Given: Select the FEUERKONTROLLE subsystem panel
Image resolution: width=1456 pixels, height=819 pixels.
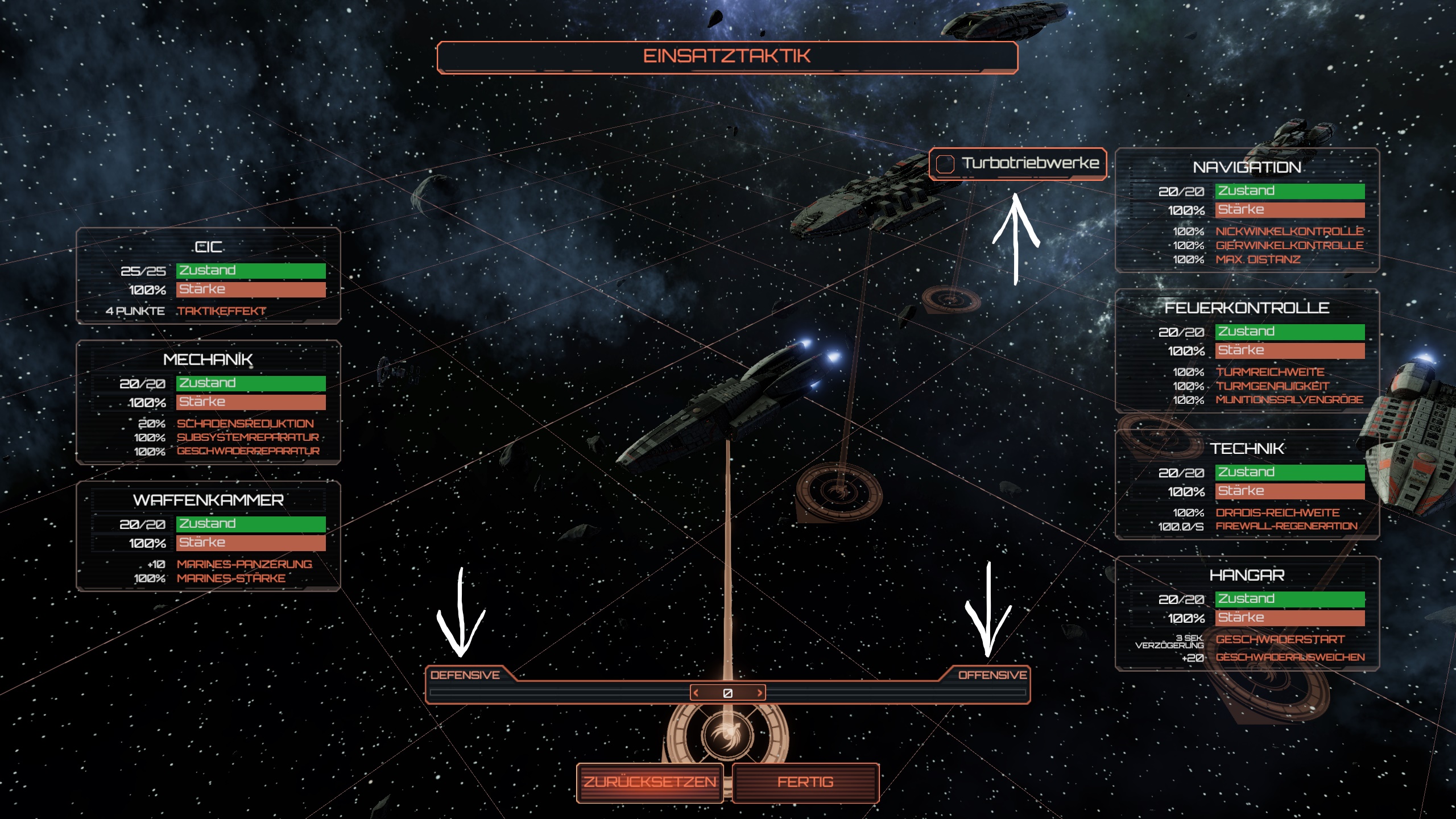Looking at the screenshot, I should [1247, 351].
